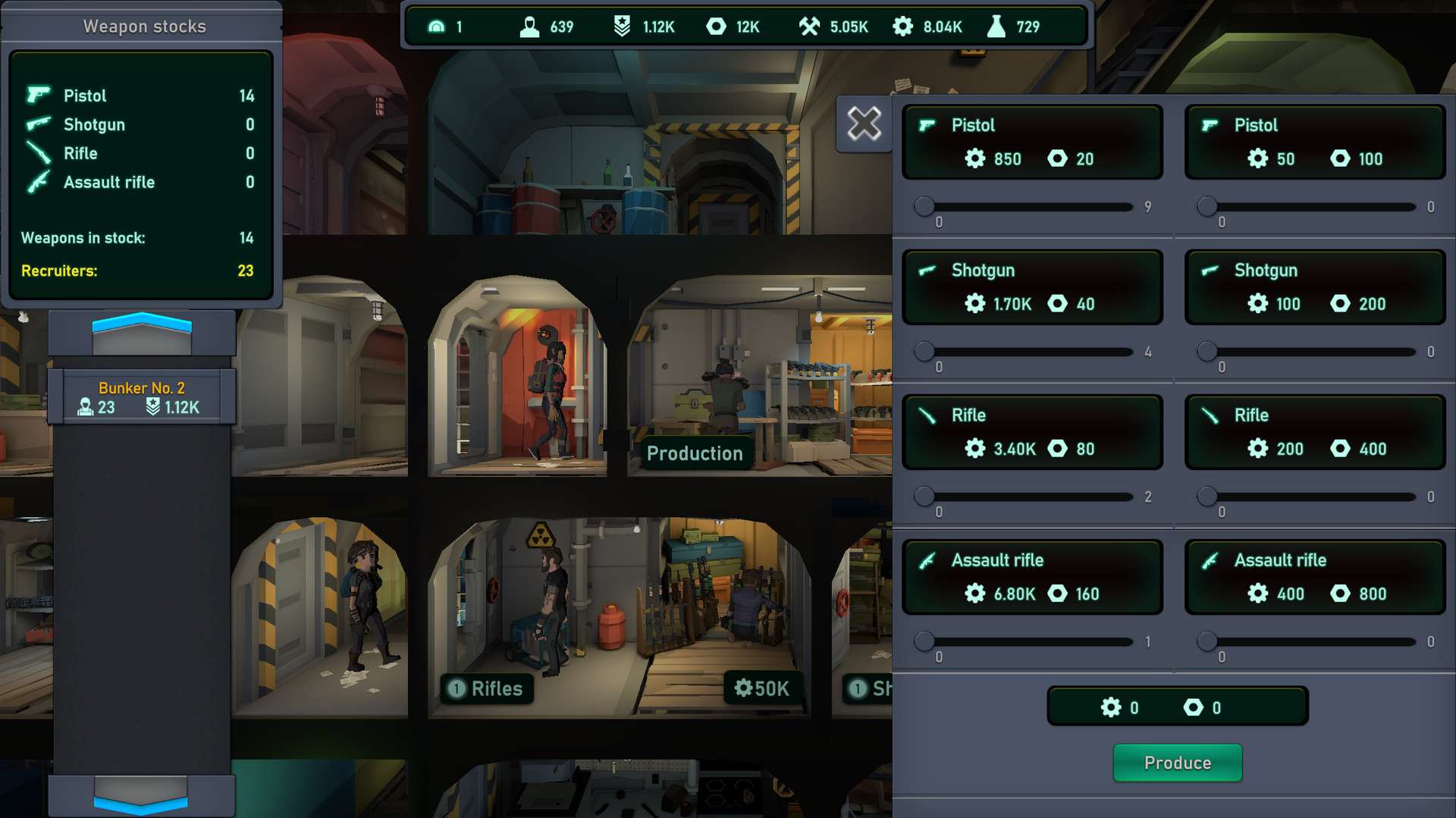Close the weapon production panel

(864, 124)
